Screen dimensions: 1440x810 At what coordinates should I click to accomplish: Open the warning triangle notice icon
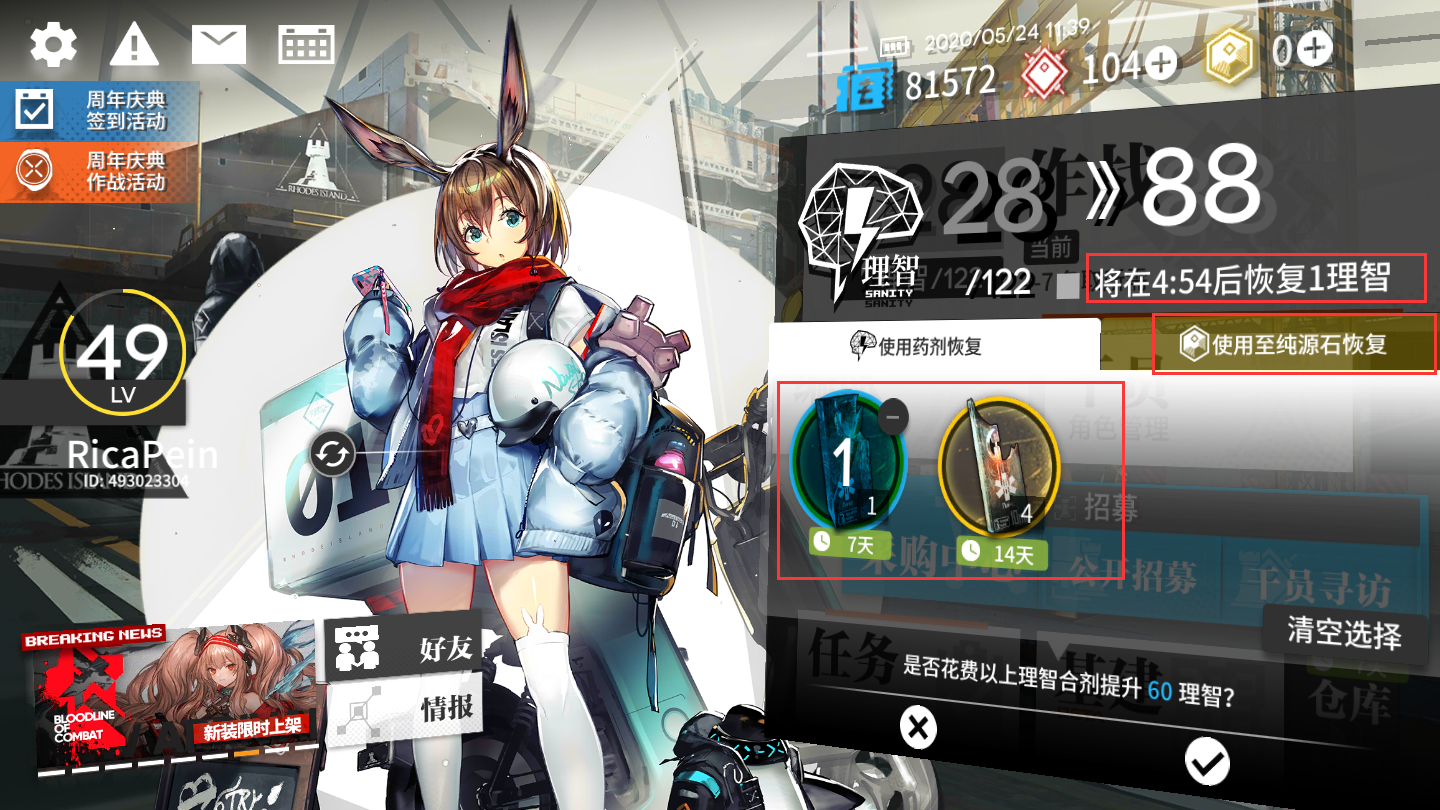coord(134,44)
